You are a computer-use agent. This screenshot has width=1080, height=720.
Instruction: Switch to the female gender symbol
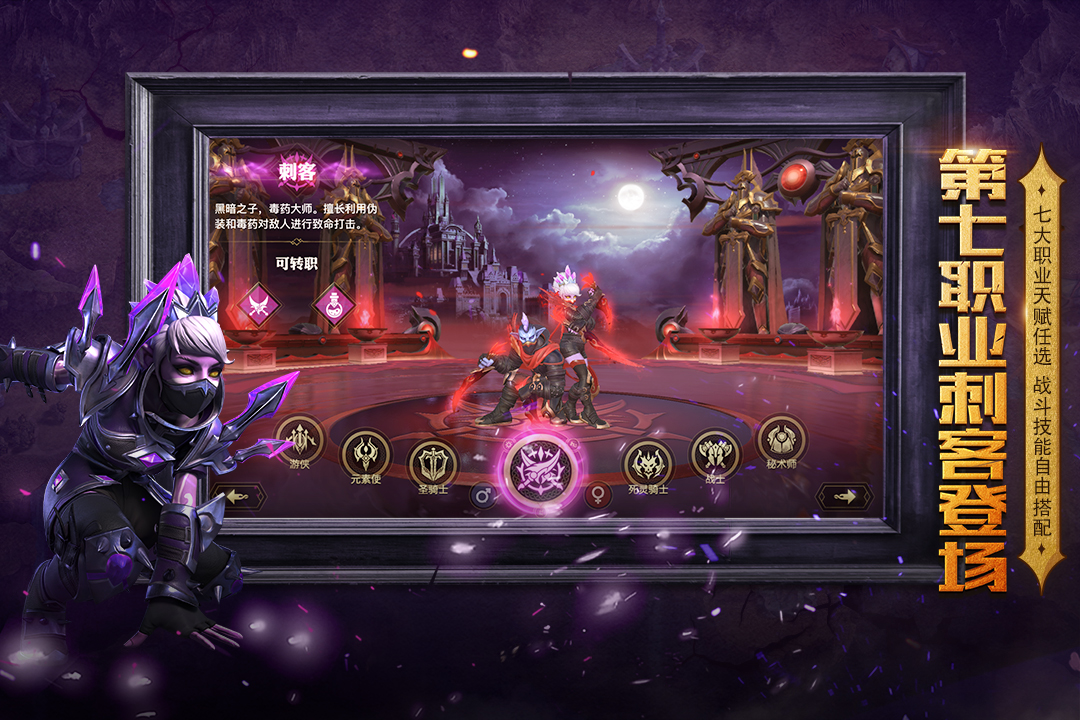click(599, 495)
